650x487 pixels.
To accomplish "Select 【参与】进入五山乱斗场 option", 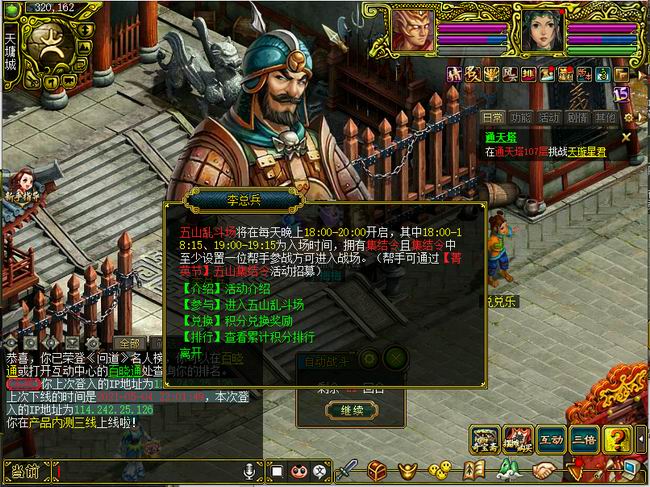I will (245, 305).
